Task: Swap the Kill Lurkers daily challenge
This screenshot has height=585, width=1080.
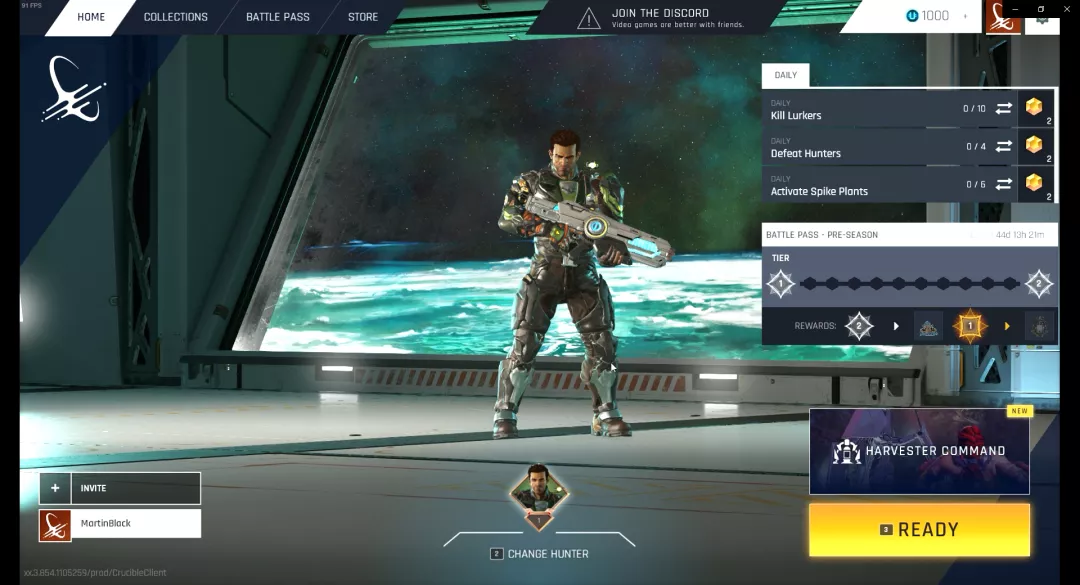Action: [1004, 108]
